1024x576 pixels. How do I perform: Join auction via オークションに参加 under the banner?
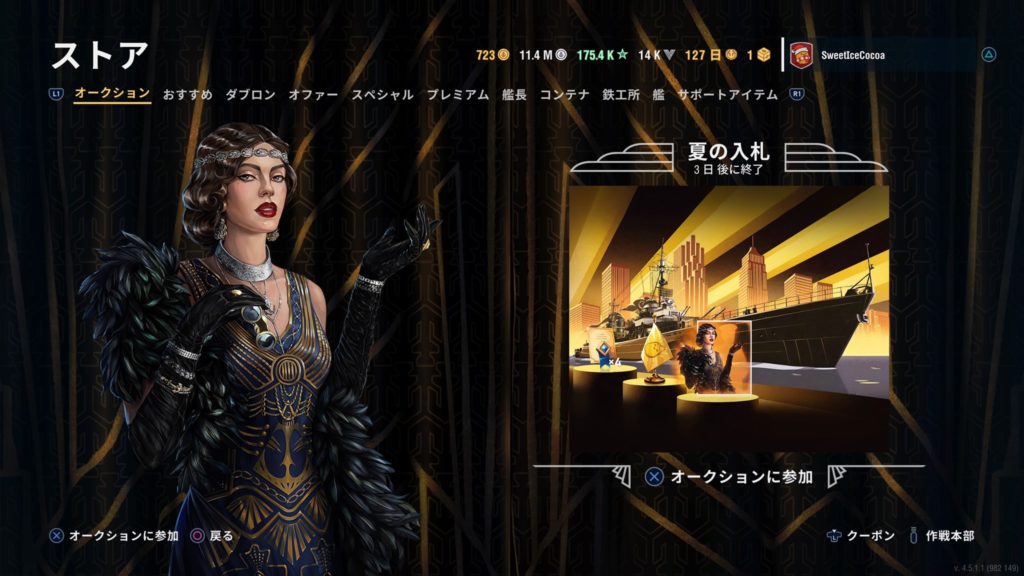pos(728,477)
